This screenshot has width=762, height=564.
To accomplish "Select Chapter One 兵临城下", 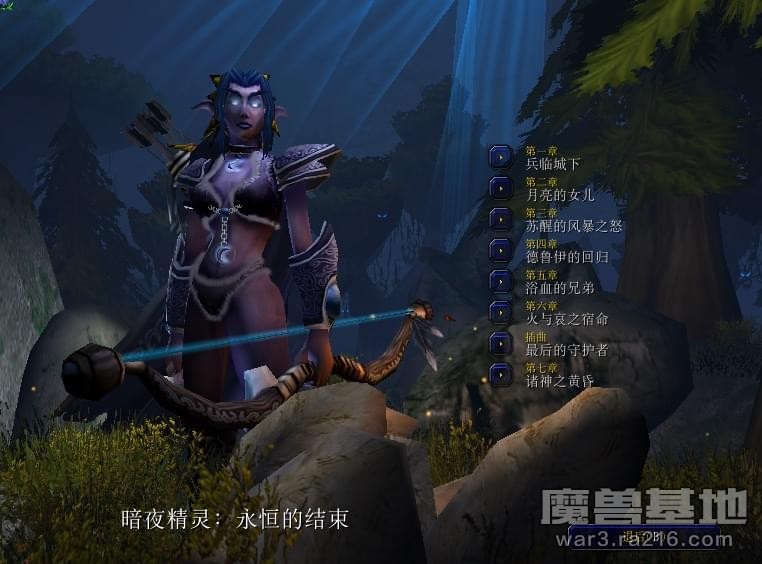I will tap(501, 157).
